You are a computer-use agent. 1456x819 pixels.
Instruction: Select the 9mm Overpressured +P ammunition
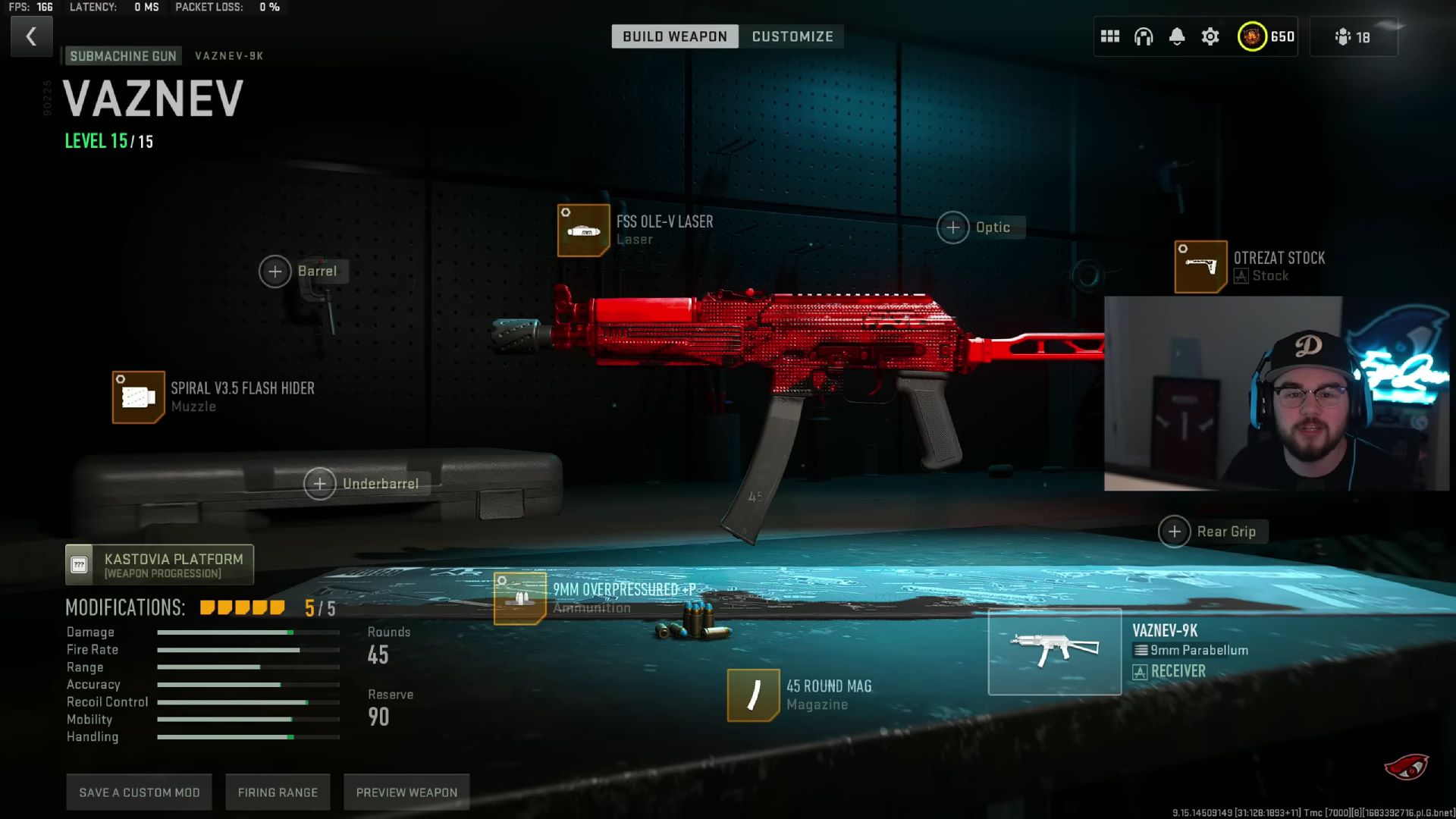pyautogui.click(x=520, y=598)
